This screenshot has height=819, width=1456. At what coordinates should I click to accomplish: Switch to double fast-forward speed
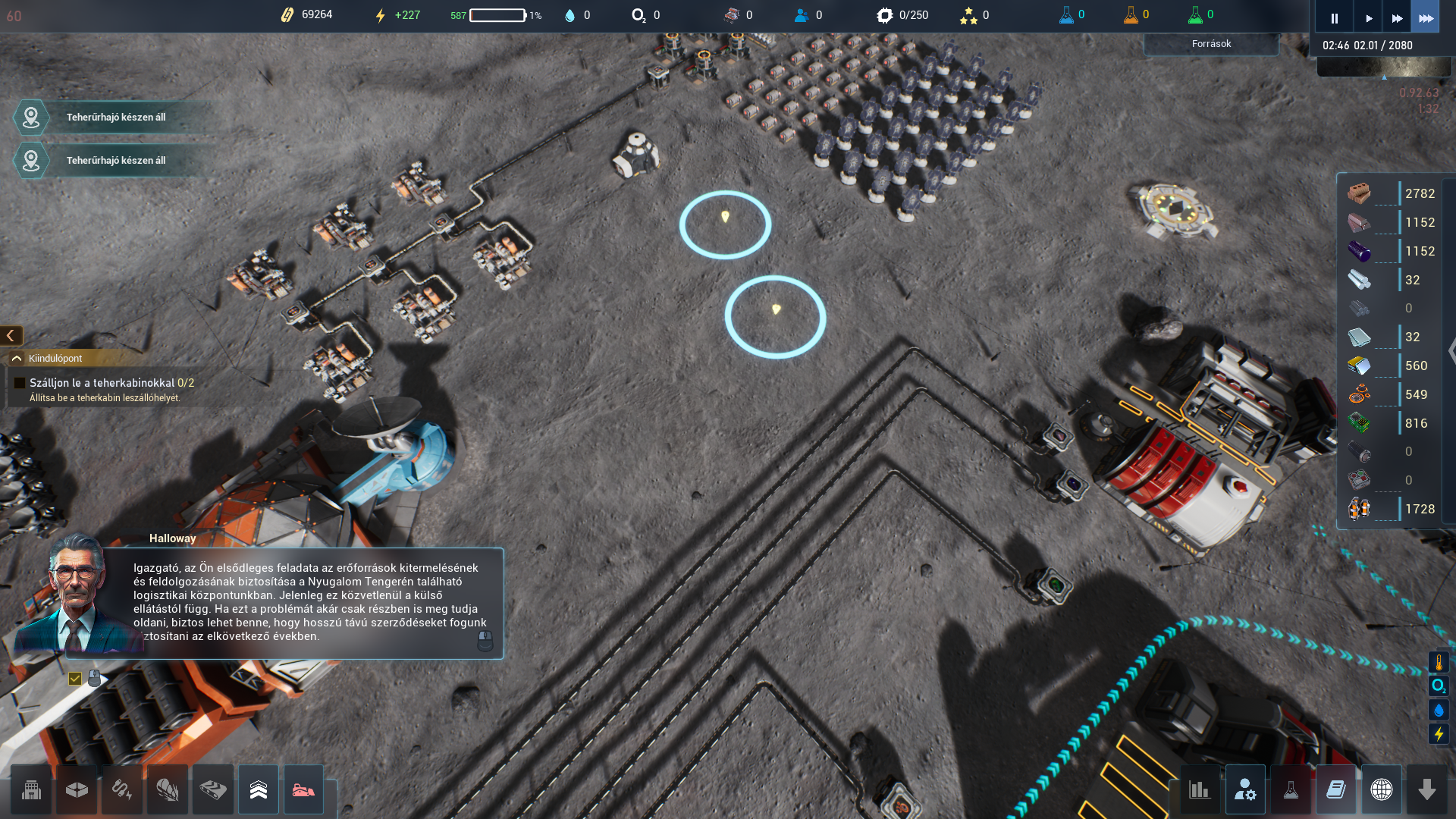(1397, 18)
